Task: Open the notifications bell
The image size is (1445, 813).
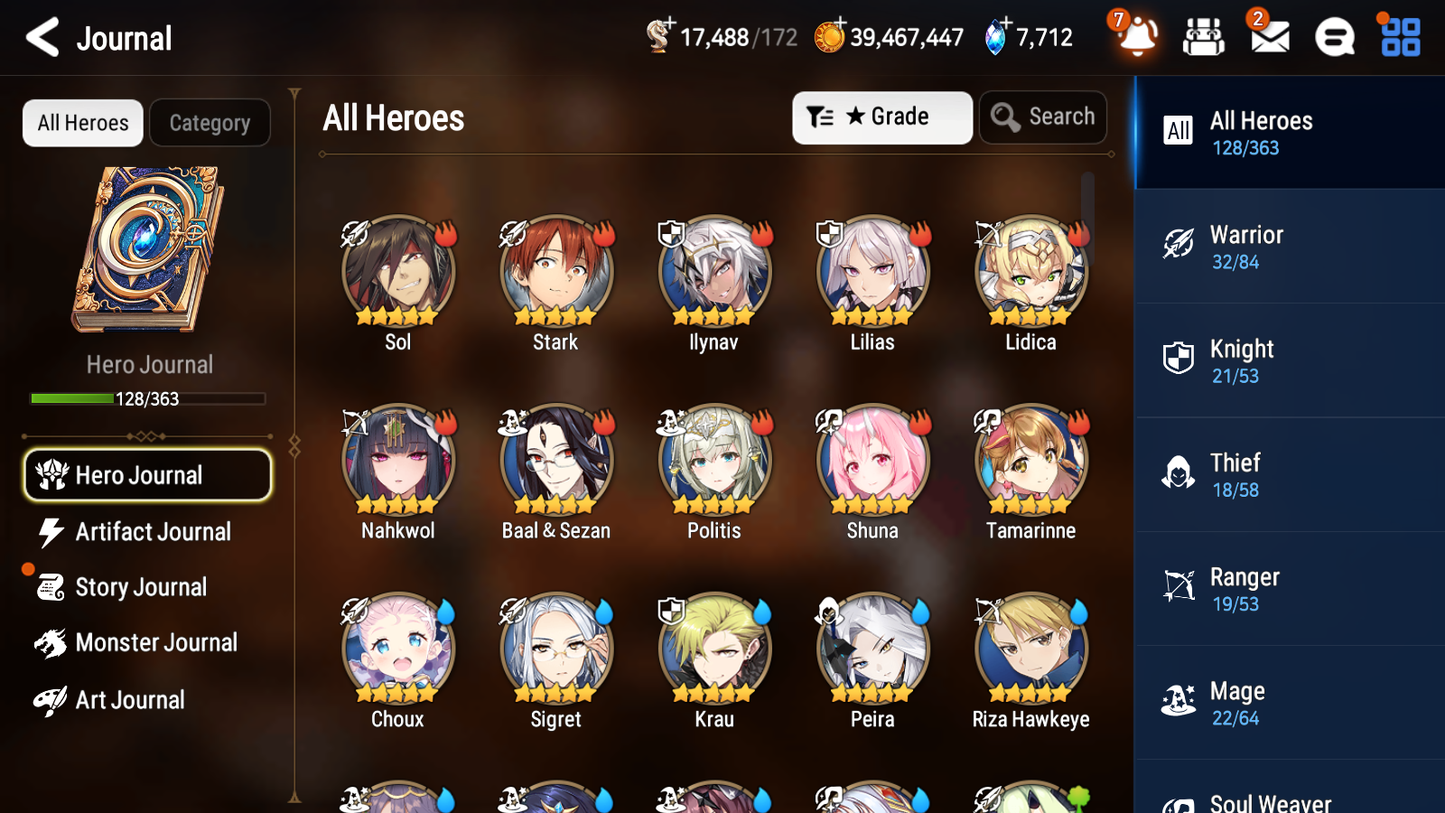Action: click(1135, 36)
